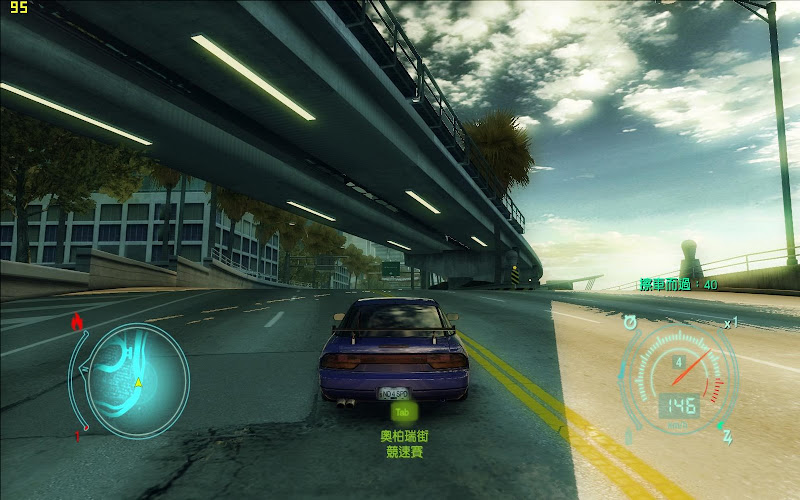Select the red heat flame icon
The height and width of the screenshot is (500, 800).
(78, 321)
